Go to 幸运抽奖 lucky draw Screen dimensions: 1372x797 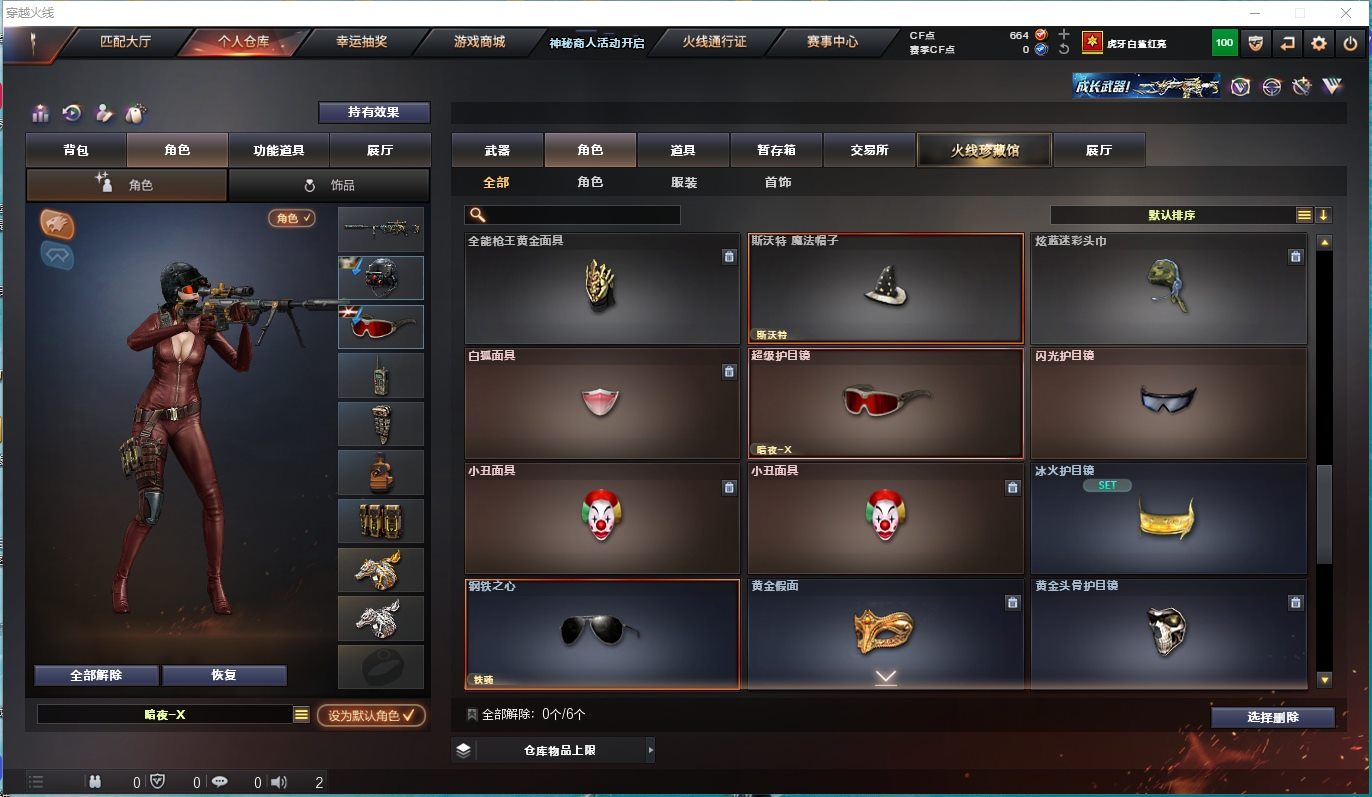[361, 42]
